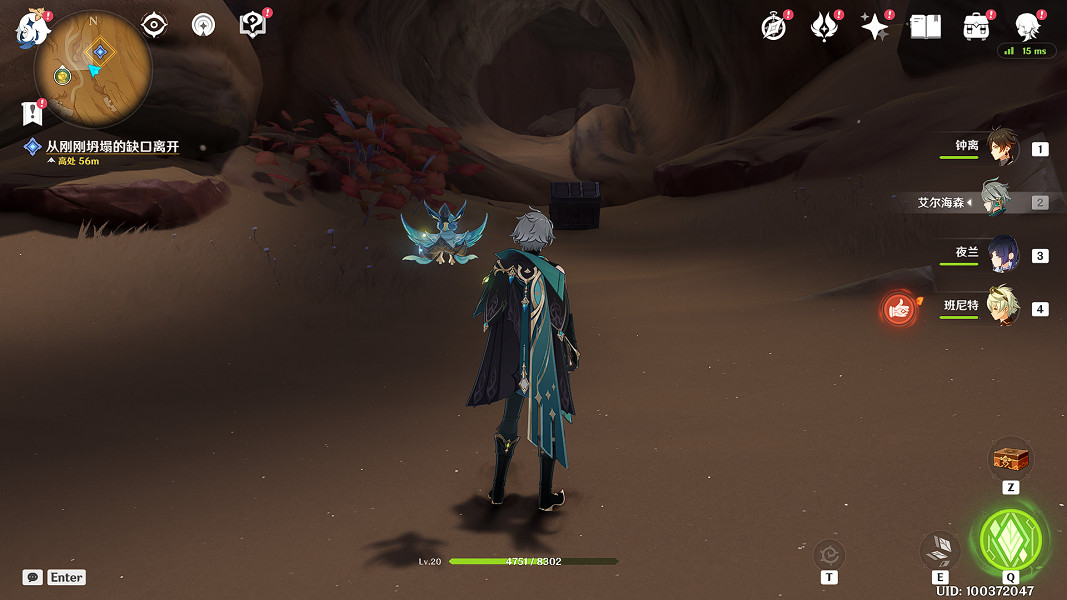Open the wish star icon
The width and height of the screenshot is (1067, 600).
coord(875,27)
